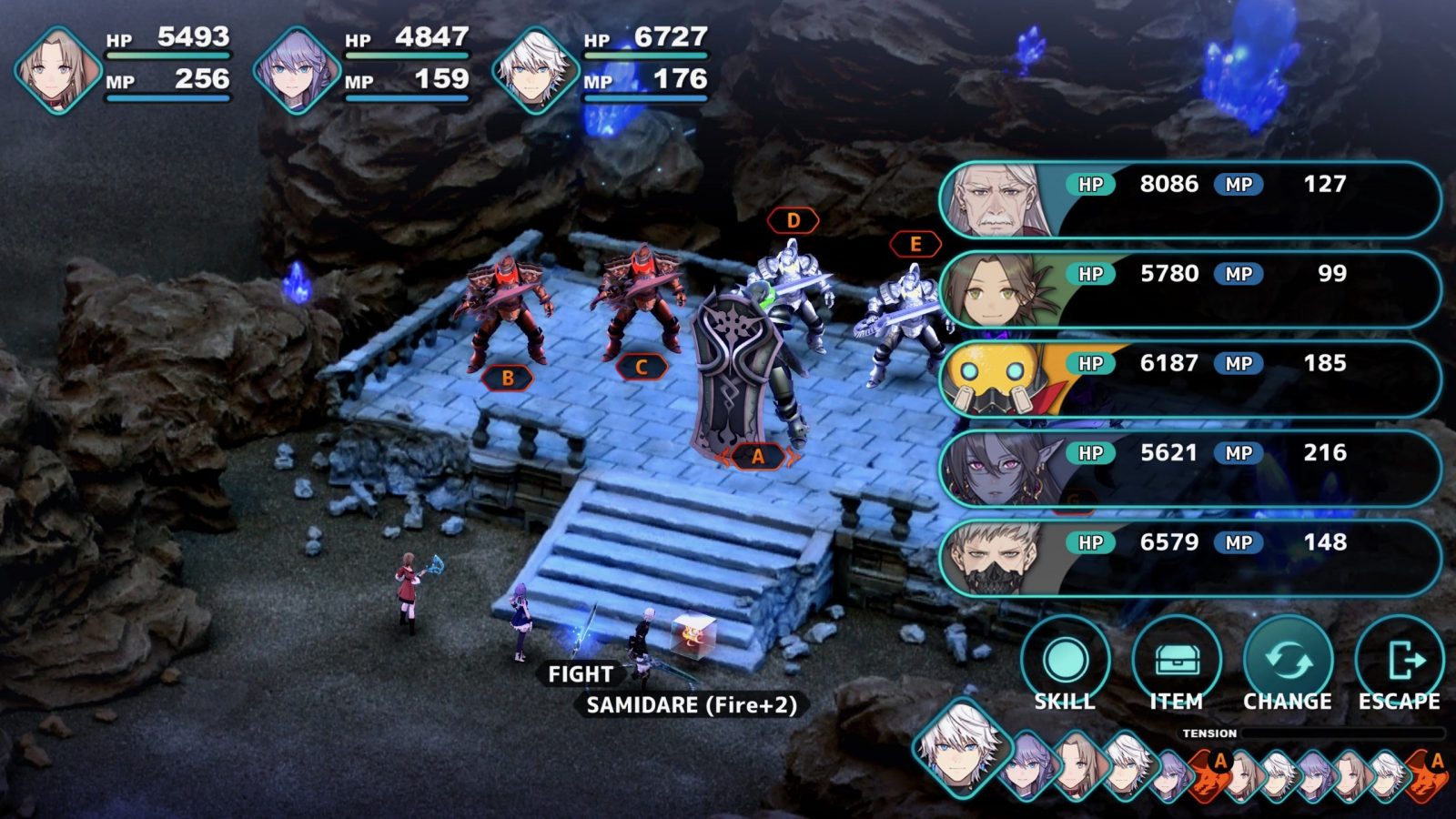The image size is (1456, 819).
Task: Open the ITEM chest command
Action: pyautogui.click(x=1176, y=663)
